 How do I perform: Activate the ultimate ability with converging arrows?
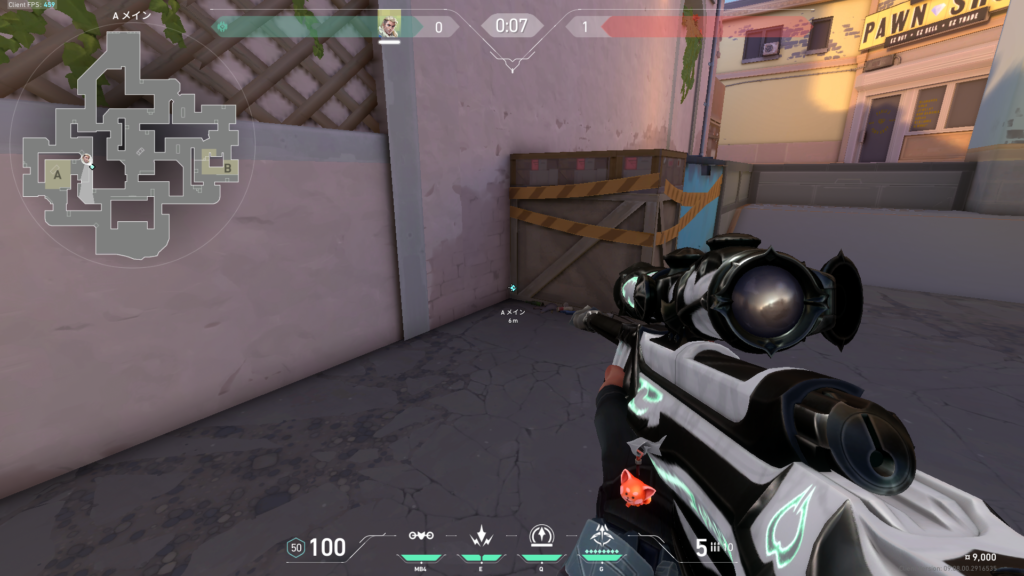coord(602,535)
